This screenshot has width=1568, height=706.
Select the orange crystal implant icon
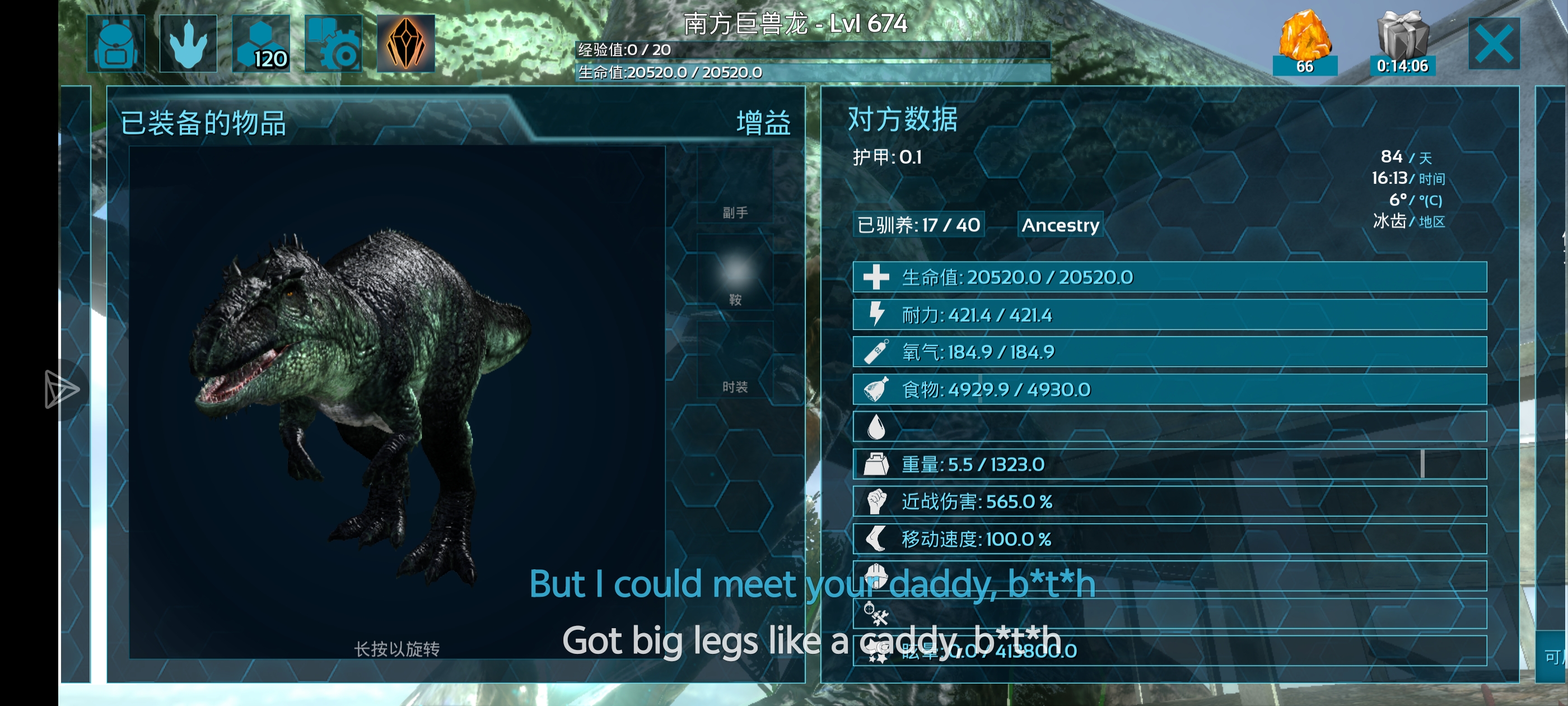click(x=405, y=44)
